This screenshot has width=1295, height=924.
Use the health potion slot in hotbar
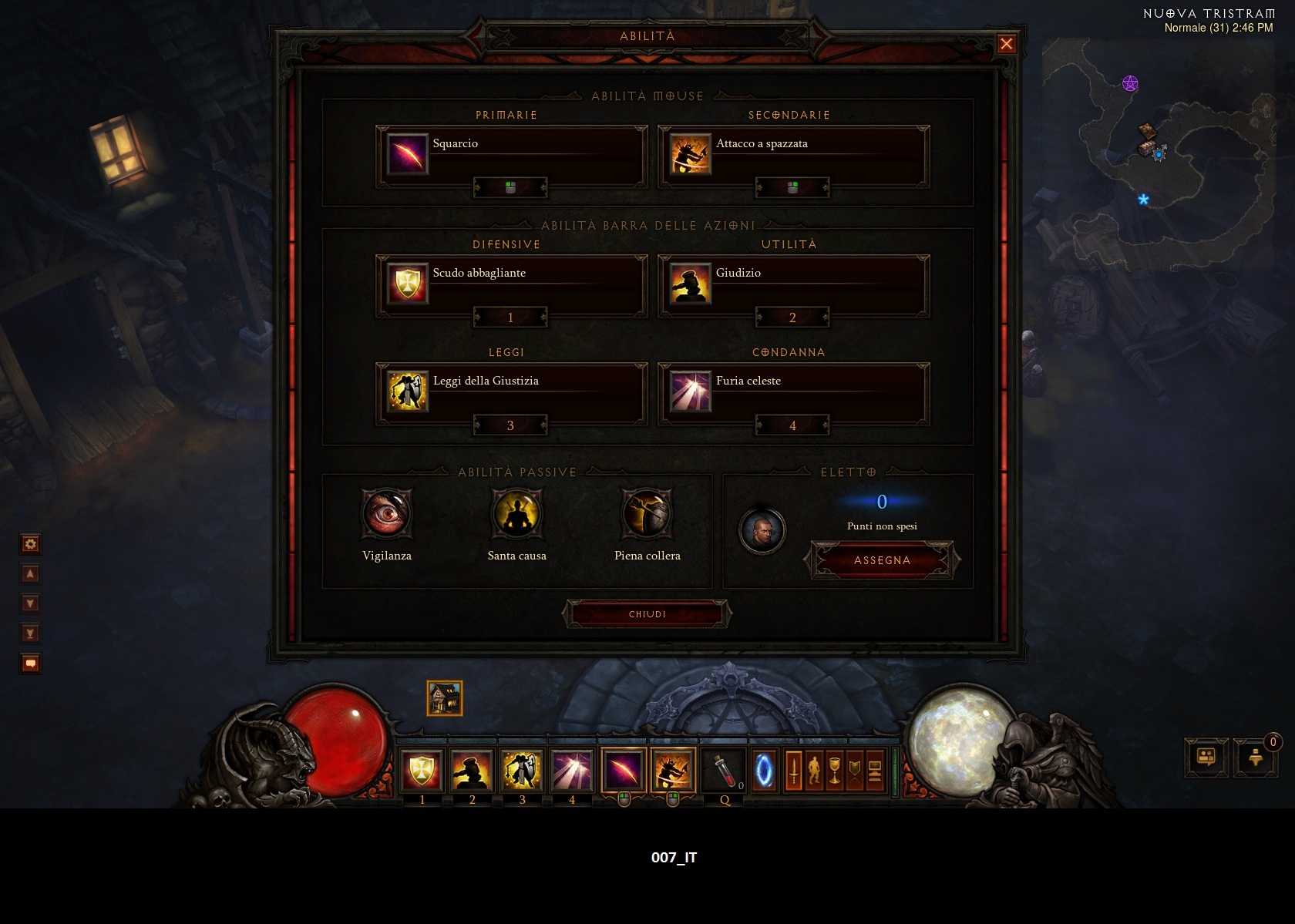click(723, 769)
